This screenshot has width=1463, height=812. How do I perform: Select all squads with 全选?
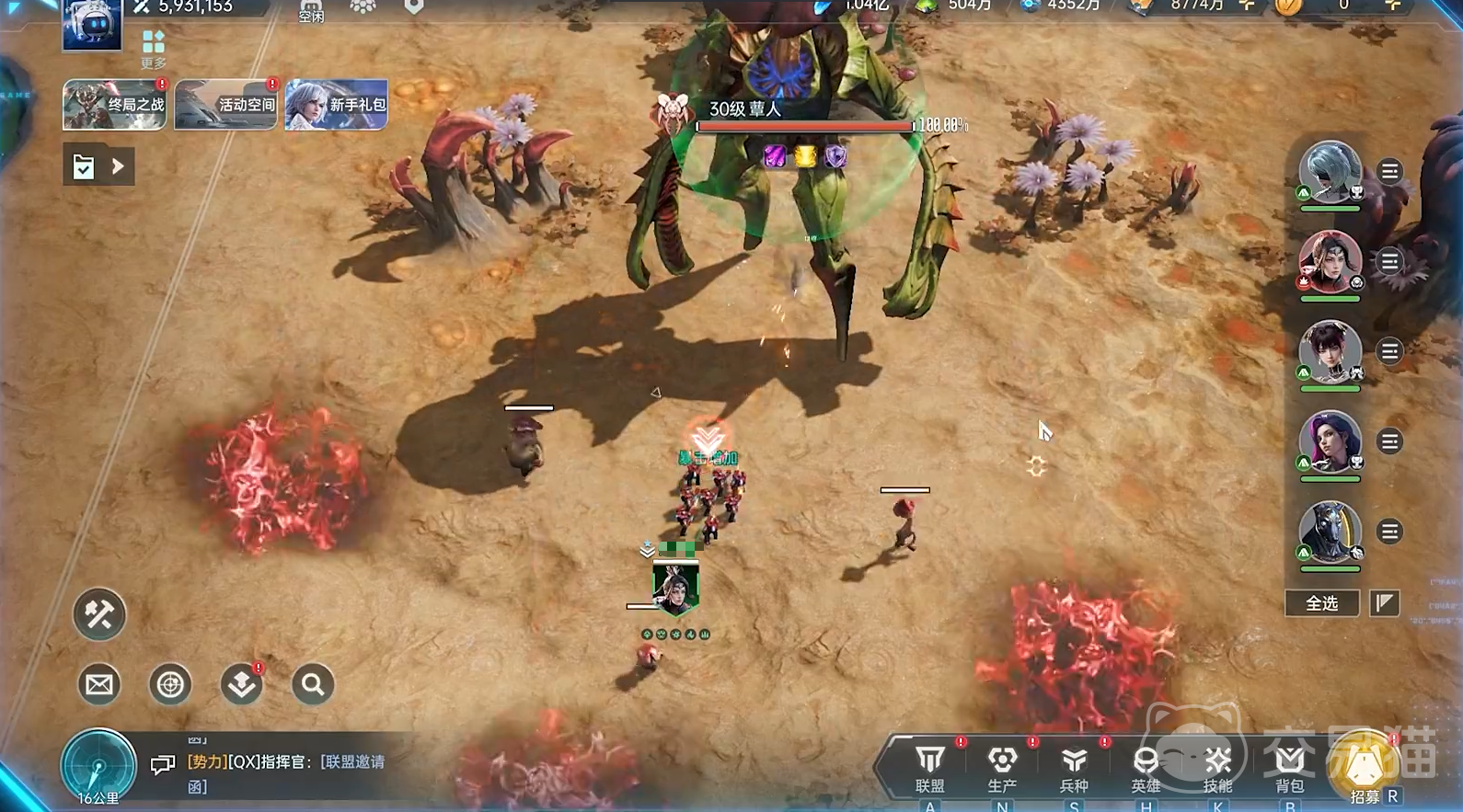click(1322, 603)
